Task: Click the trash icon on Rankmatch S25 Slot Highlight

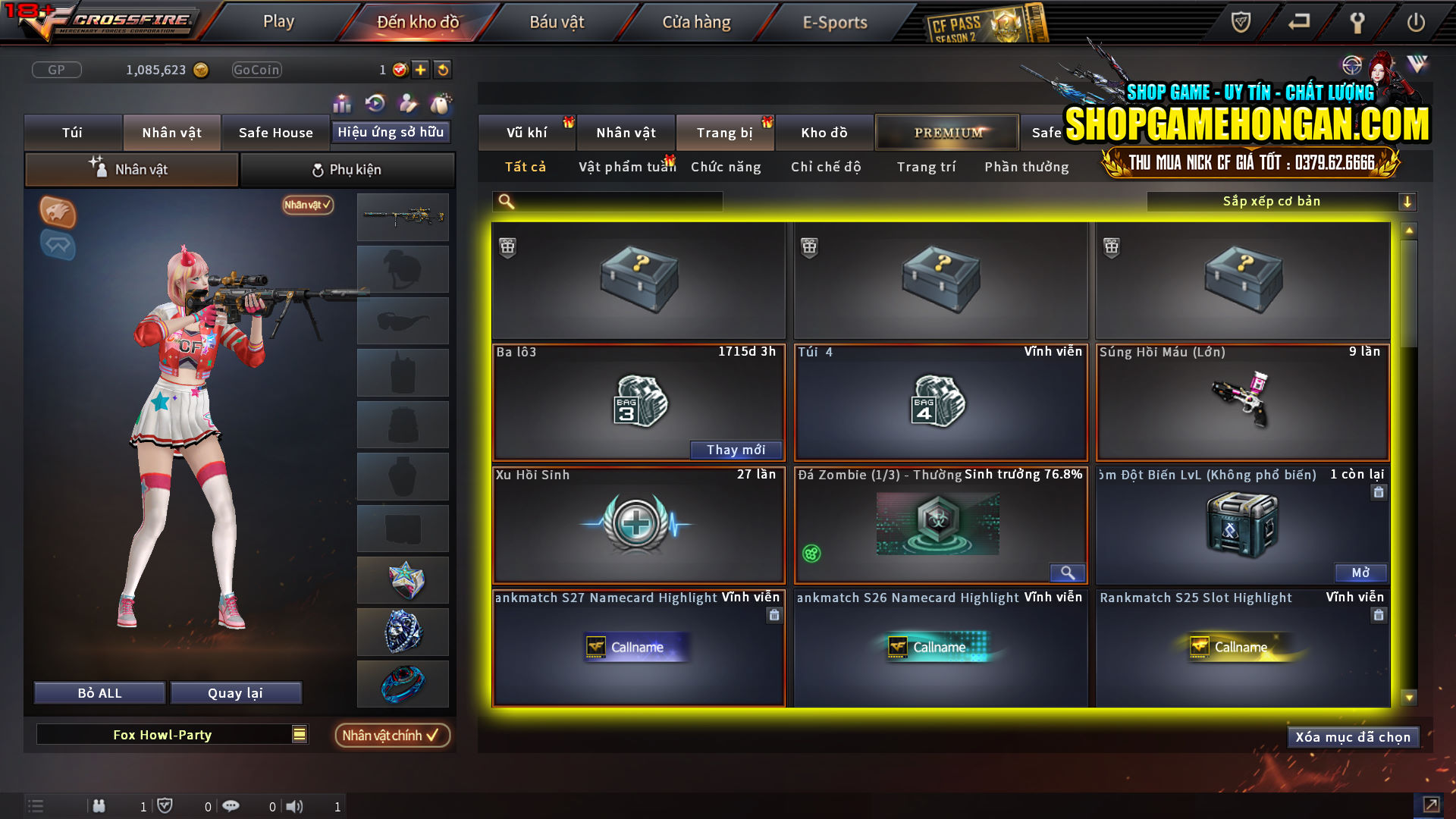Action: pos(1379,616)
